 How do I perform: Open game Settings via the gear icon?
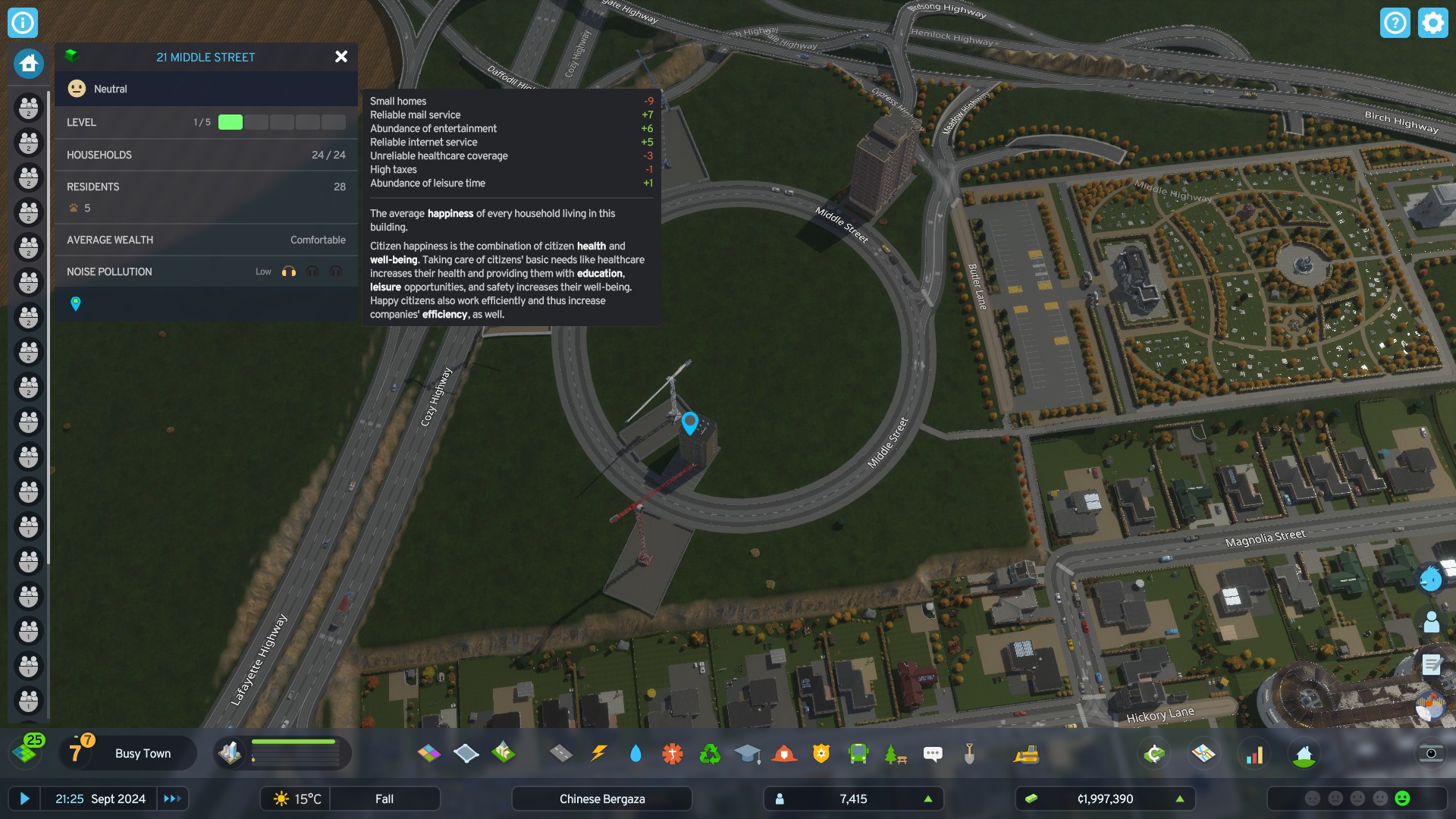point(1432,23)
